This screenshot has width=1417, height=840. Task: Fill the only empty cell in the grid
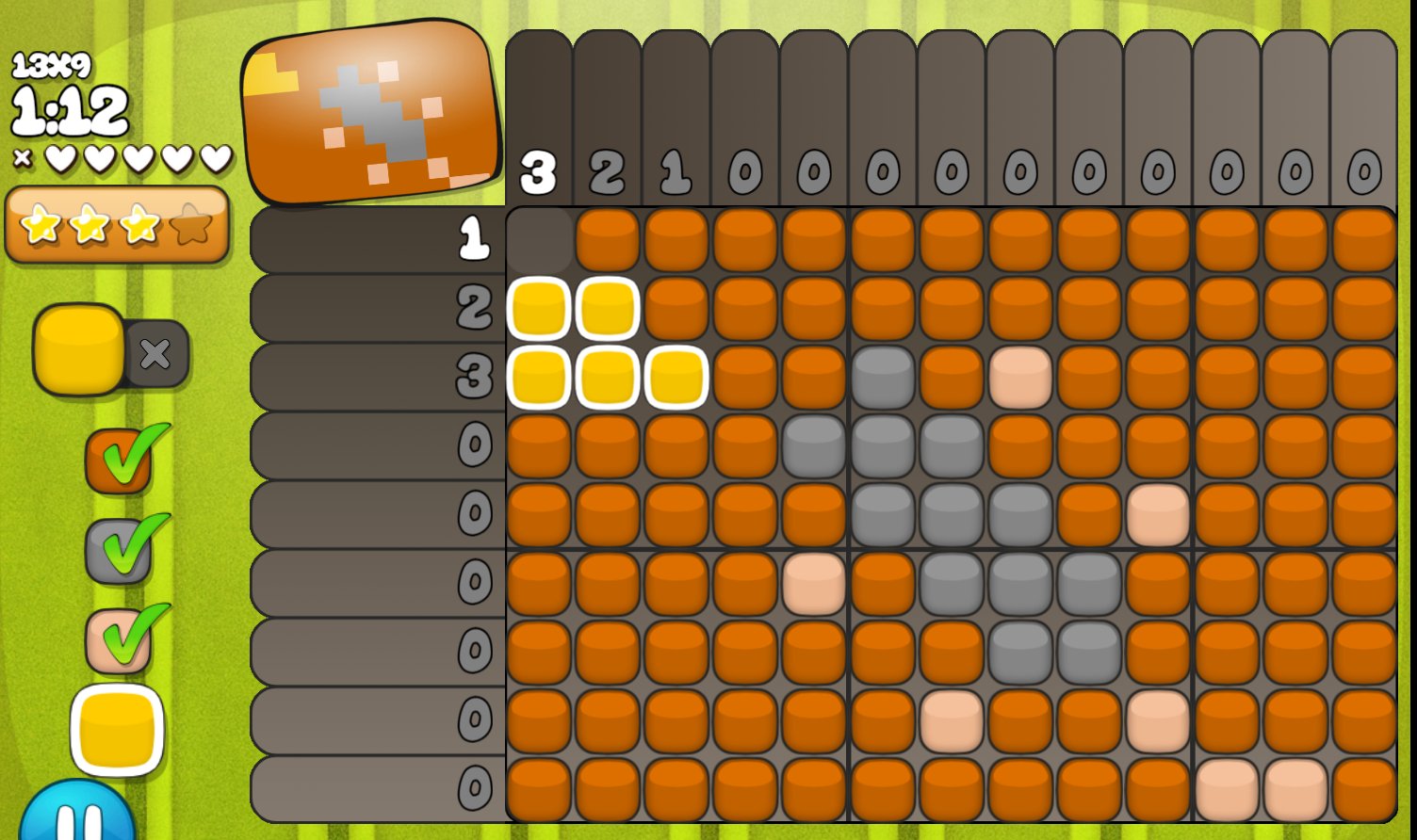coord(539,241)
